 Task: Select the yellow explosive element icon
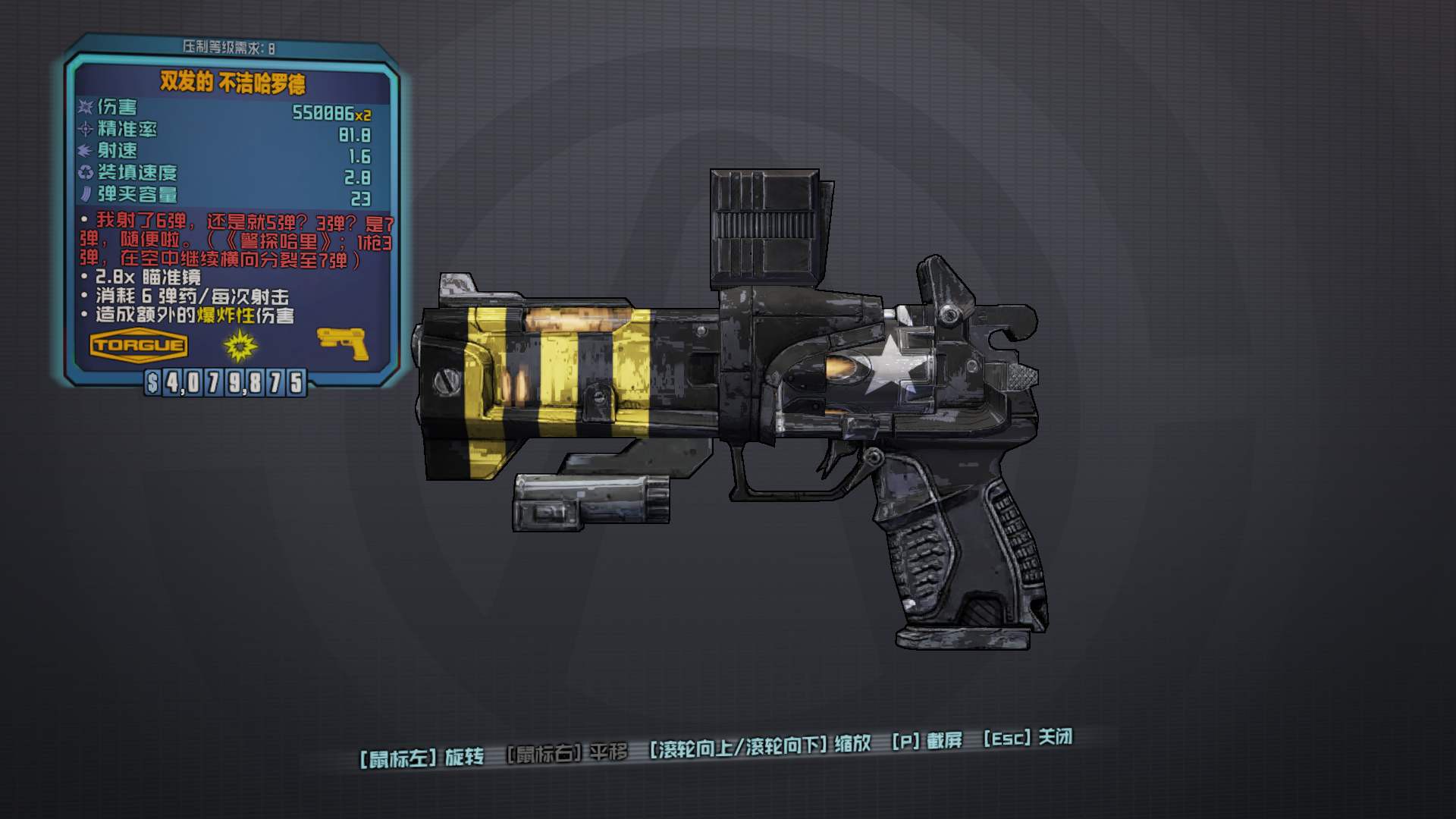pos(240,346)
